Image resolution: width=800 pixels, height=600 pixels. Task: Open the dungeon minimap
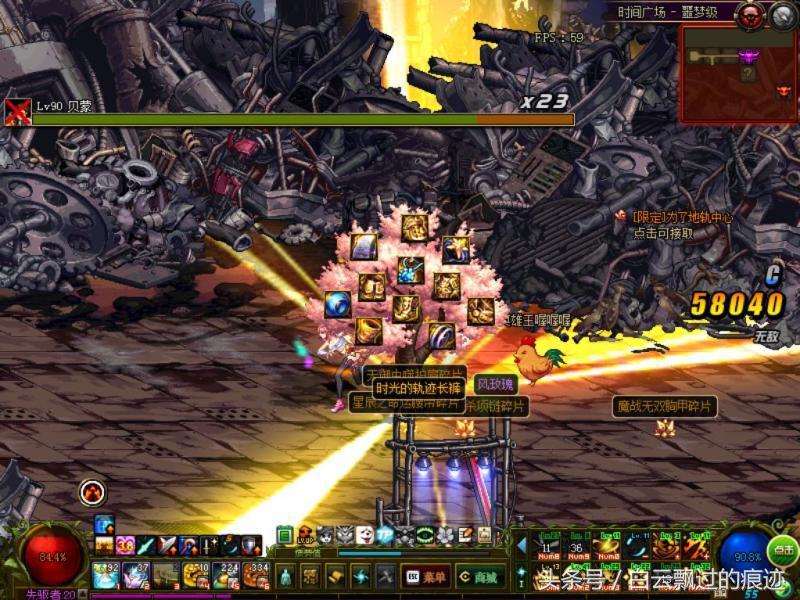738,74
